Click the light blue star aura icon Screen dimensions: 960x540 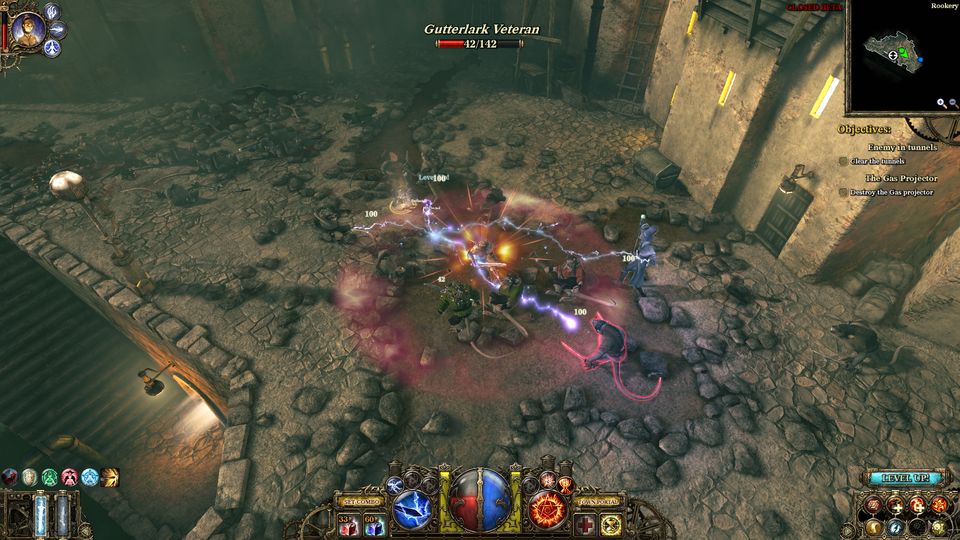(90, 476)
